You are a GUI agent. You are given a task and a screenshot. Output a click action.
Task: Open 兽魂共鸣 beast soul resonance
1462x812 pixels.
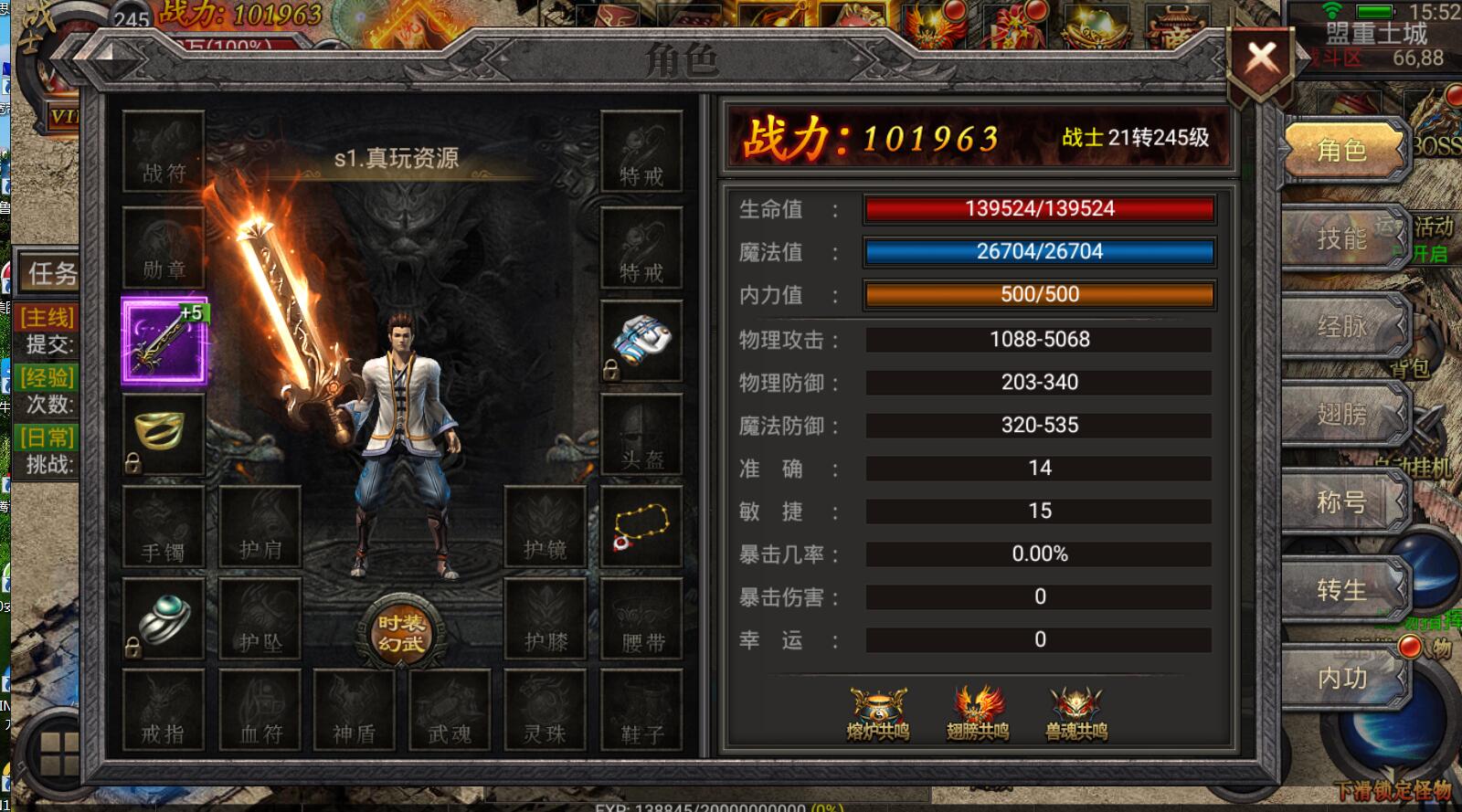coord(1076,713)
